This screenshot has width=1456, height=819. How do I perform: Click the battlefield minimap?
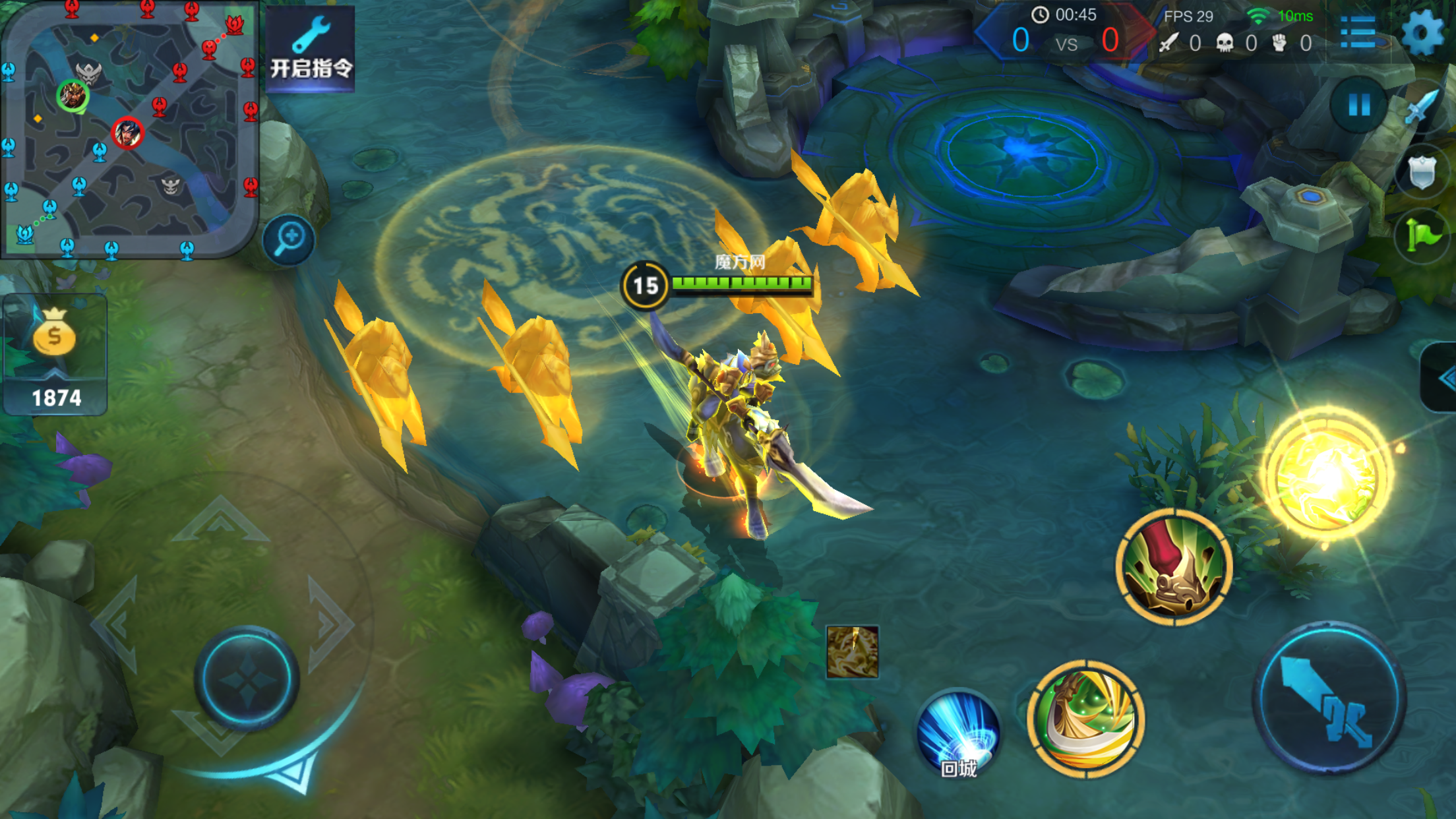129,129
